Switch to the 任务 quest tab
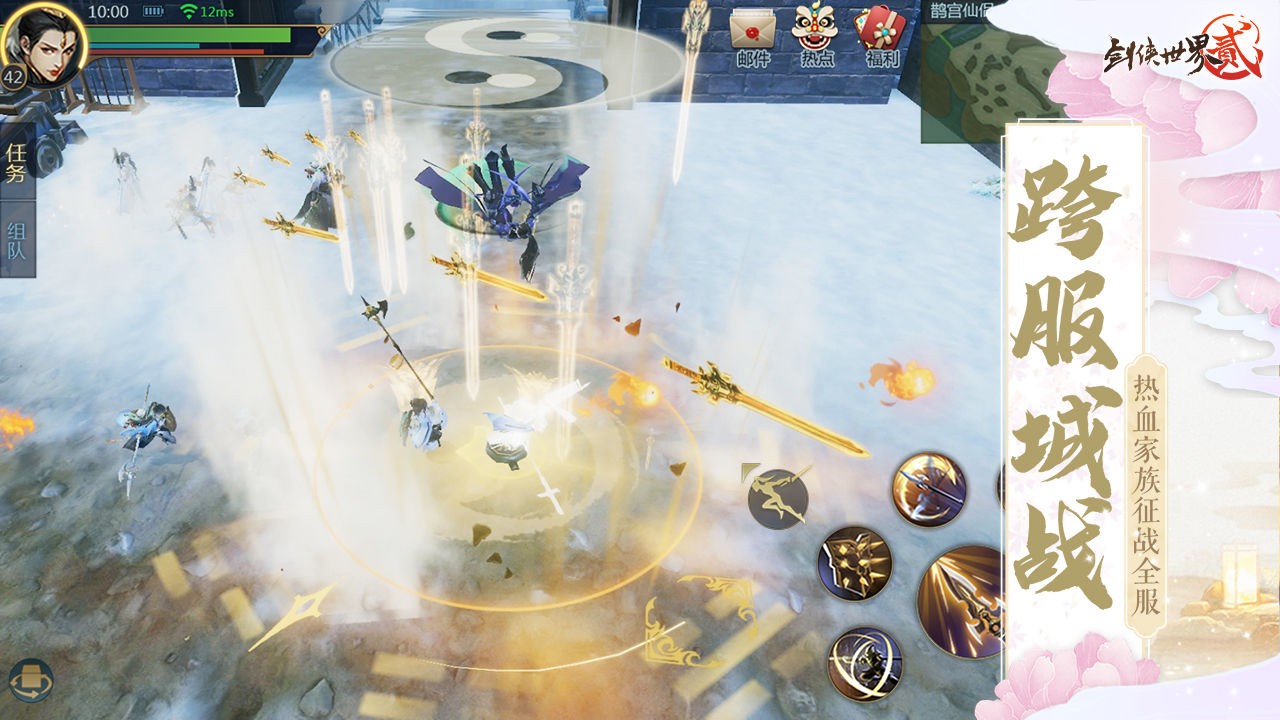 17,164
